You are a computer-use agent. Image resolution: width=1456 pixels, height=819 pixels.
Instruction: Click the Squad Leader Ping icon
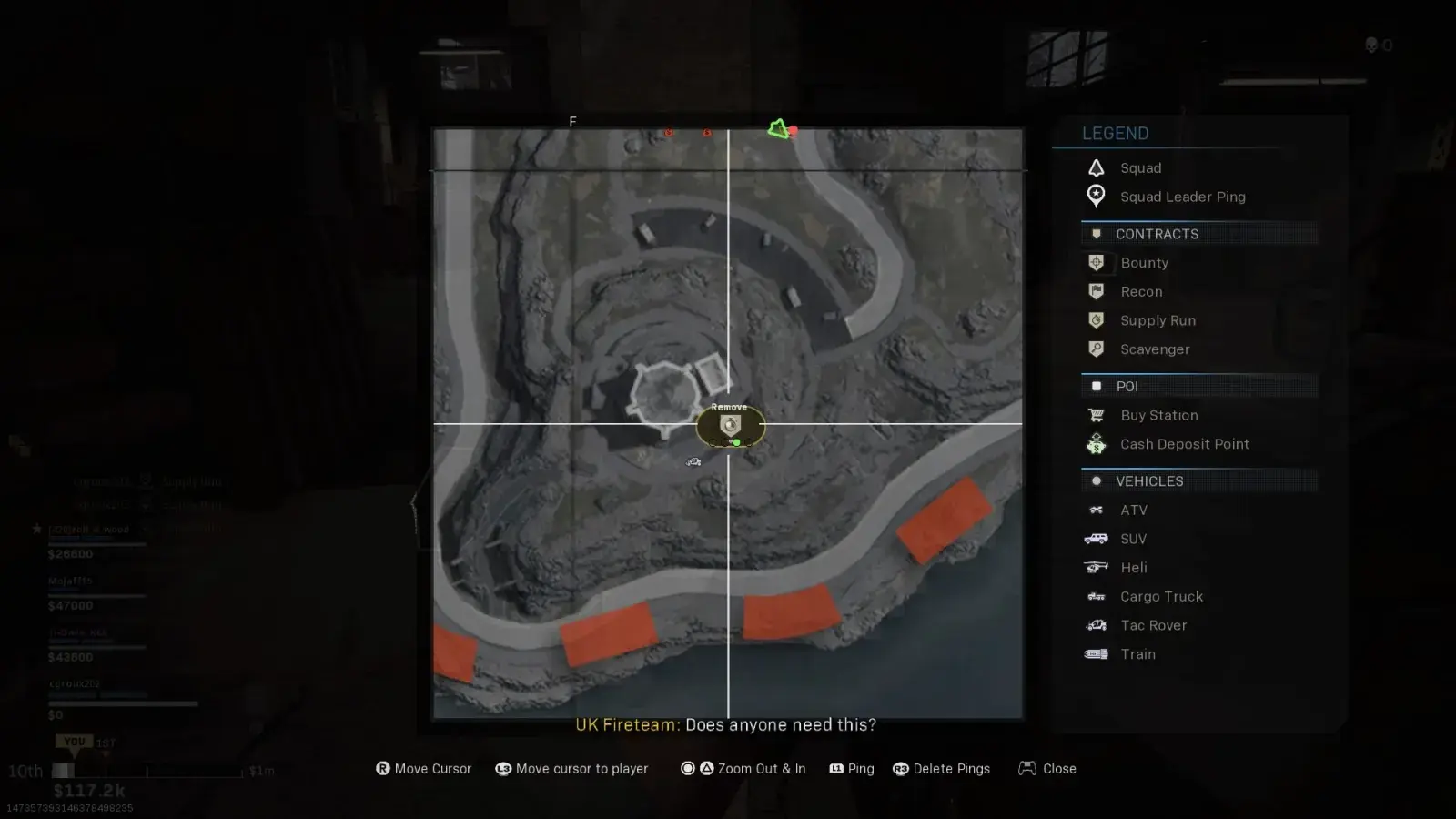[1097, 197]
